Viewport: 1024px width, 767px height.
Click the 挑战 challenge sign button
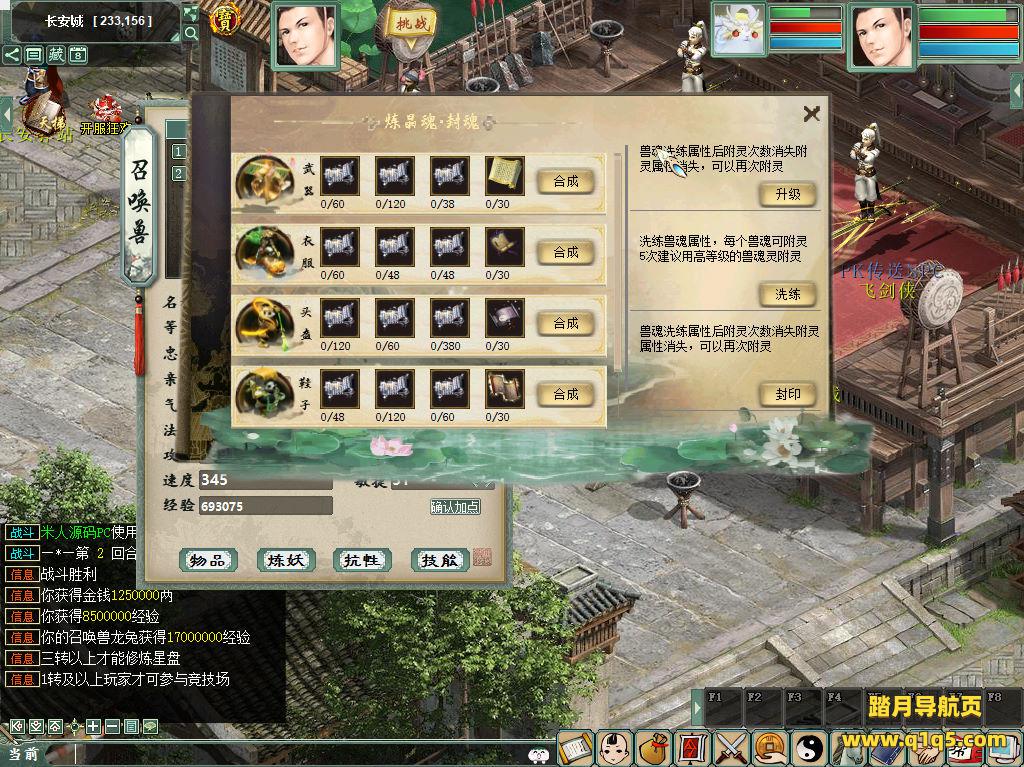point(411,24)
